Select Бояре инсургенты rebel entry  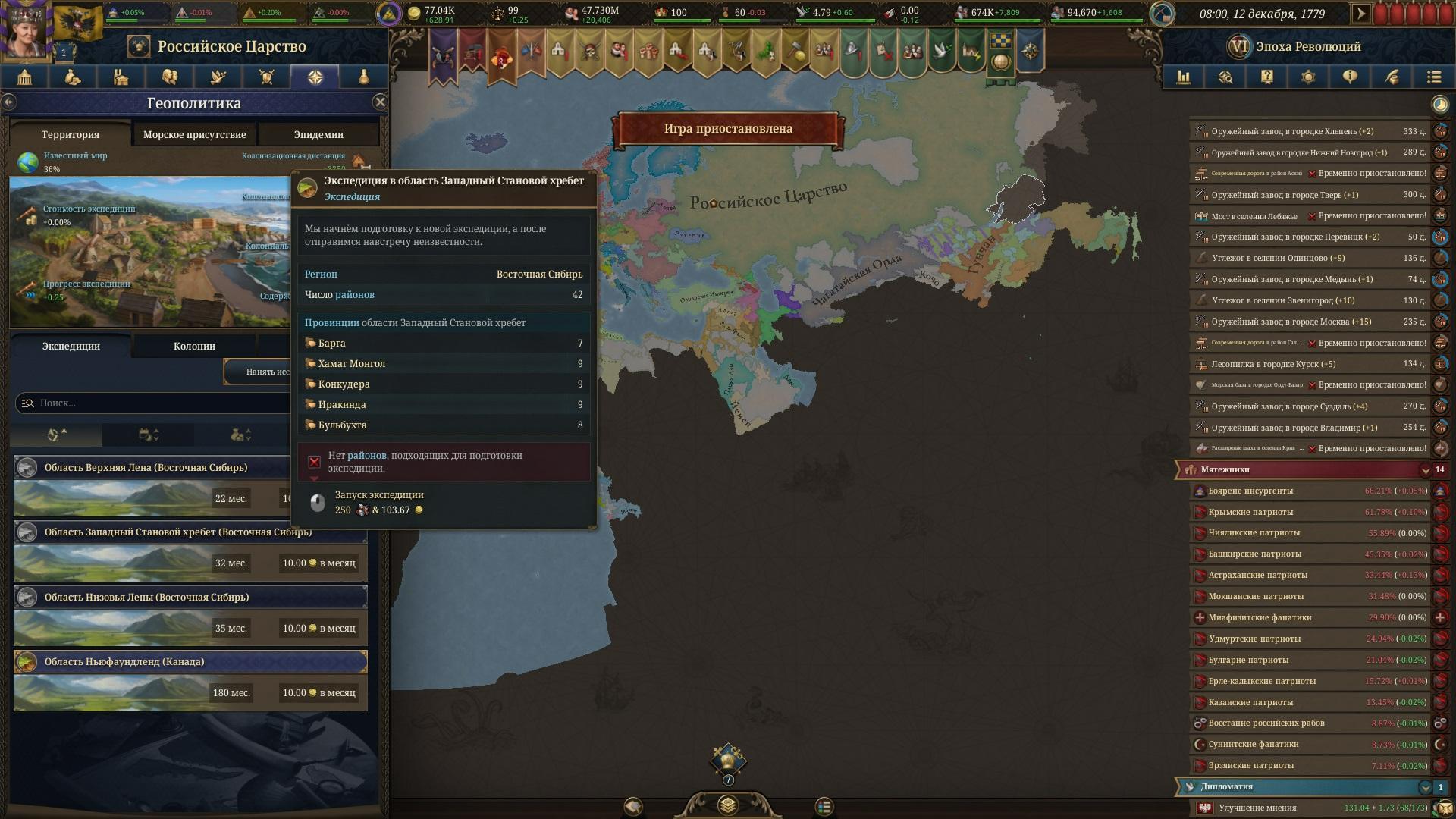click(1251, 491)
